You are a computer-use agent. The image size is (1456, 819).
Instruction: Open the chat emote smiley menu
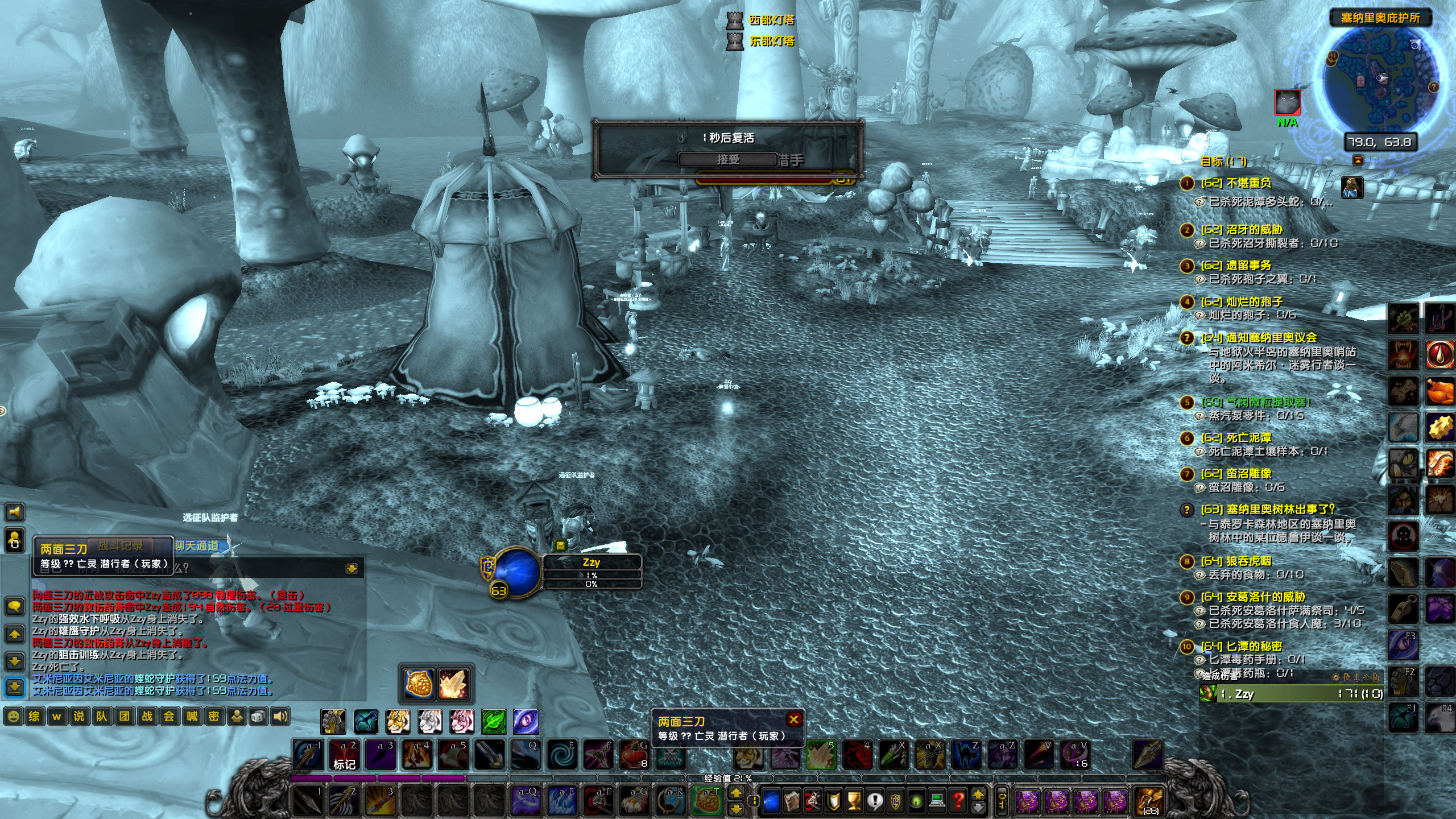[x=14, y=717]
